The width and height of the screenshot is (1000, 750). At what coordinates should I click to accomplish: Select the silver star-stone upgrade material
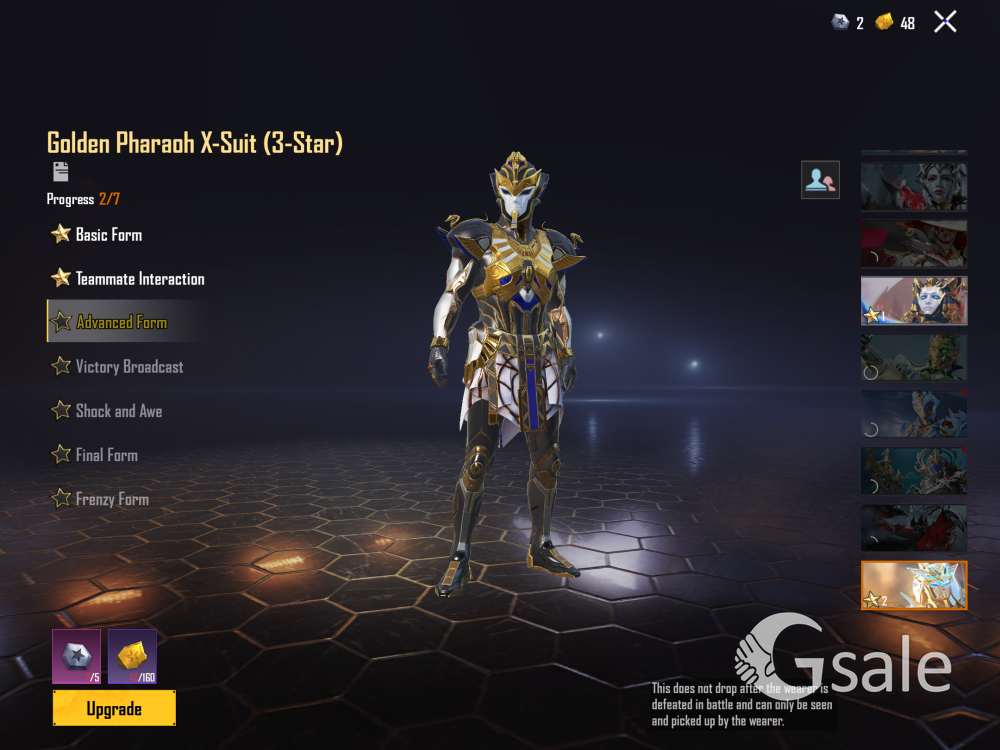coord(76,655)
